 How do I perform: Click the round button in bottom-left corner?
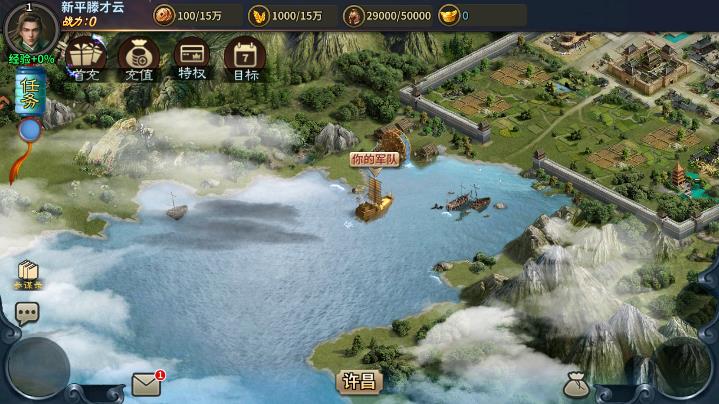[x=38, y=367]
